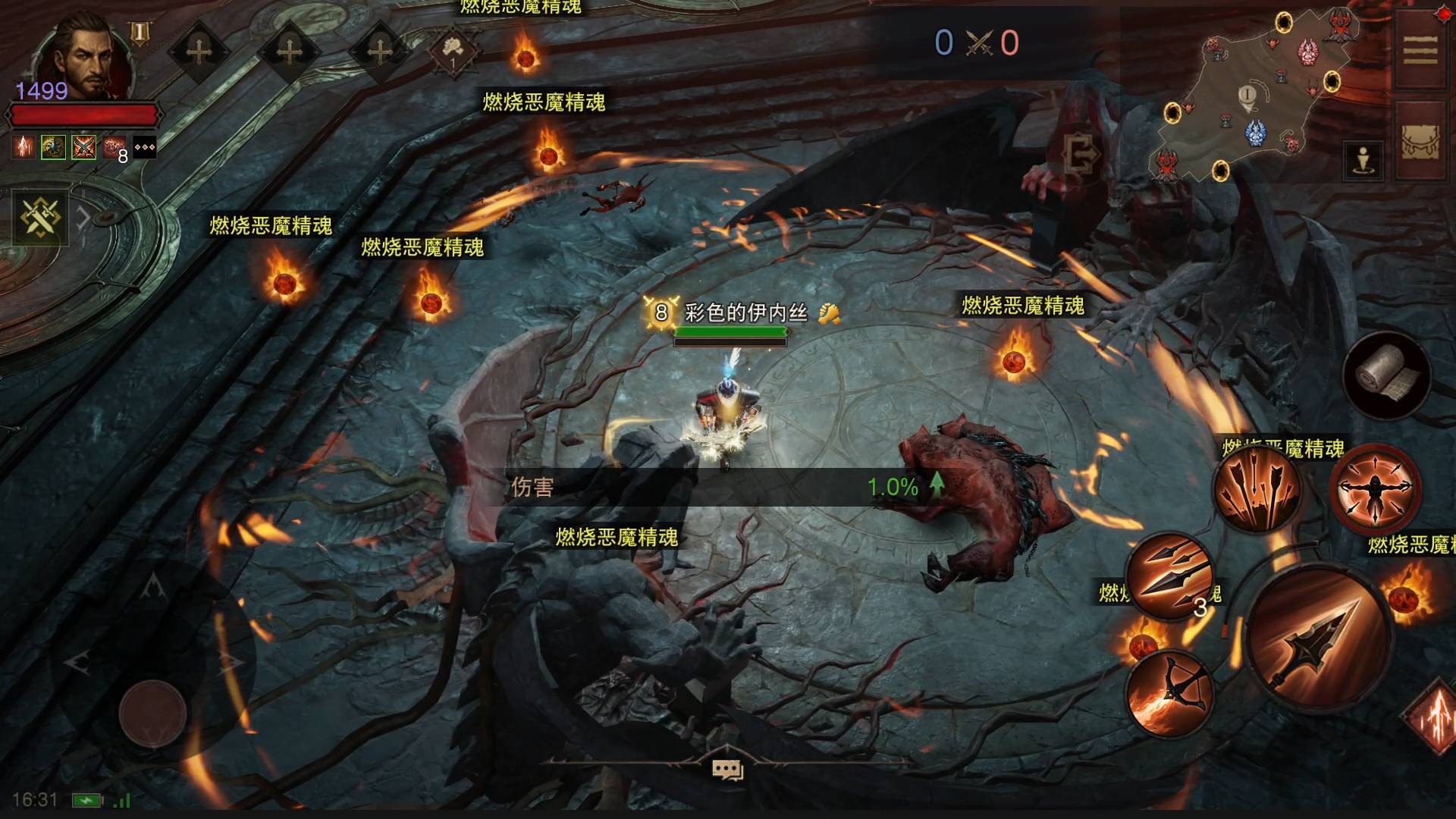The width and height of the screenshot is (1456, 819).
Task: Open the inventory bag
Action: (x=1420, y=142)
